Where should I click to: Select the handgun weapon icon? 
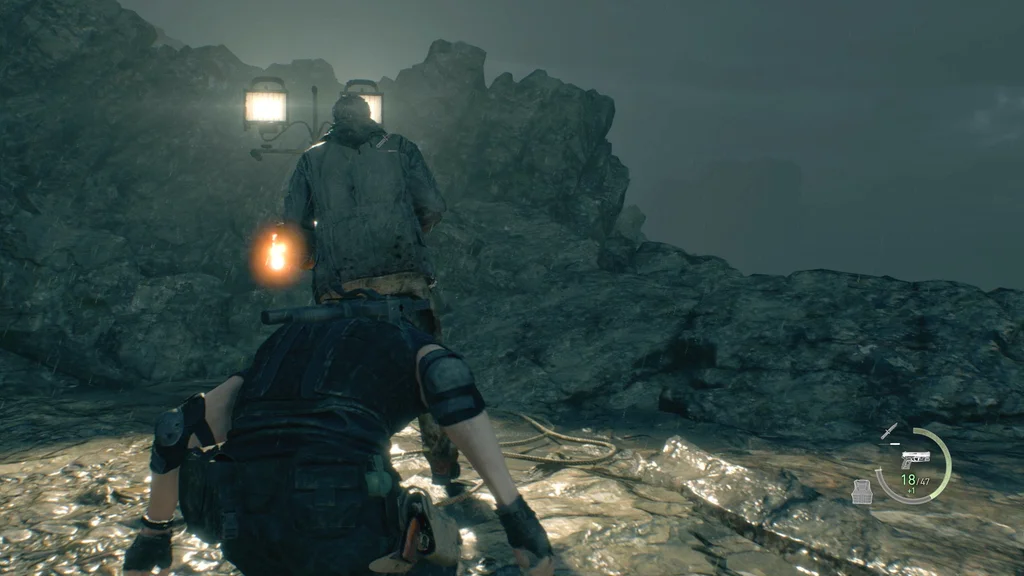point(915,459)
